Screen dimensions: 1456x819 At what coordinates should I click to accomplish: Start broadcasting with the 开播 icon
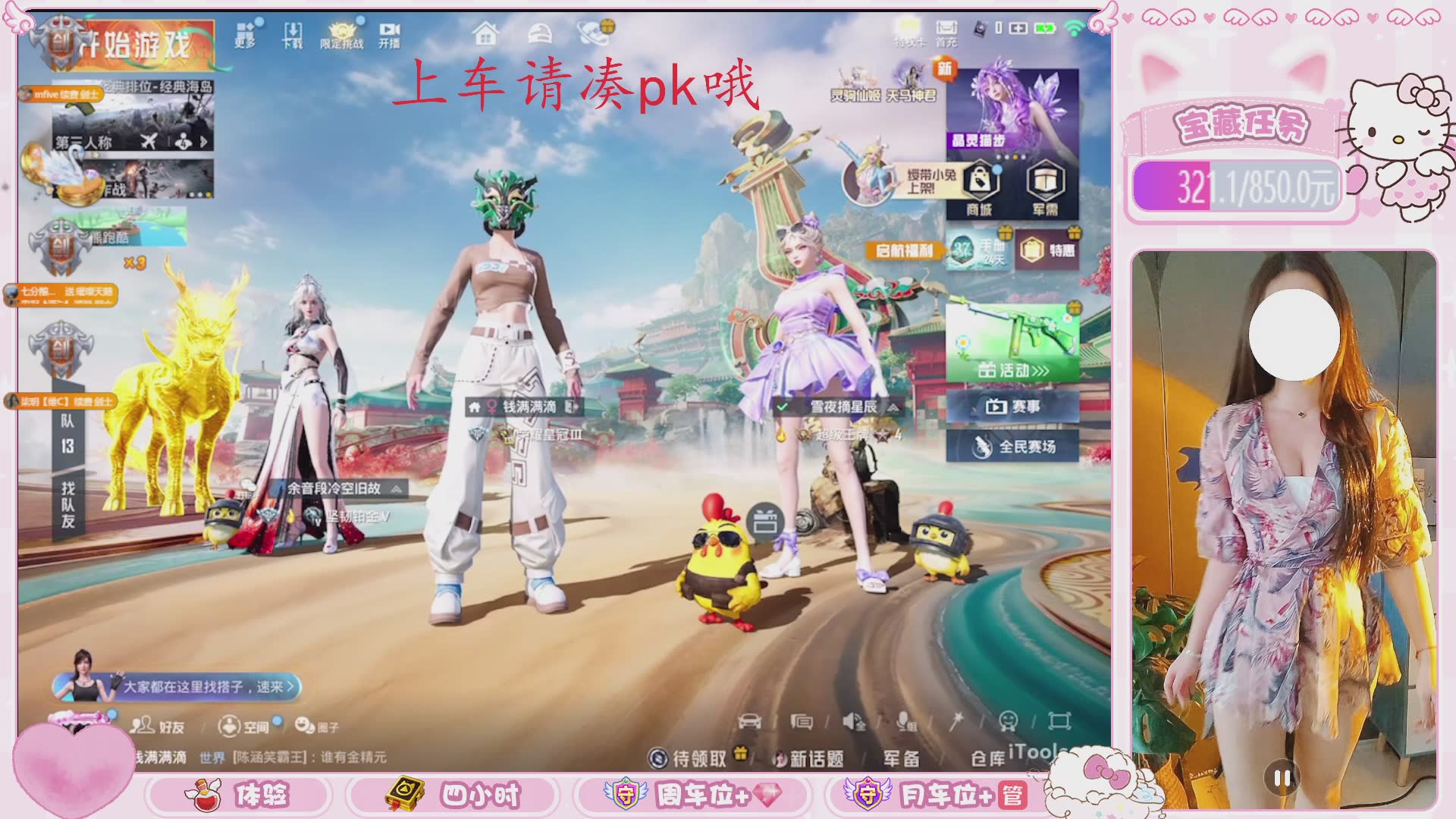[389, 35]
